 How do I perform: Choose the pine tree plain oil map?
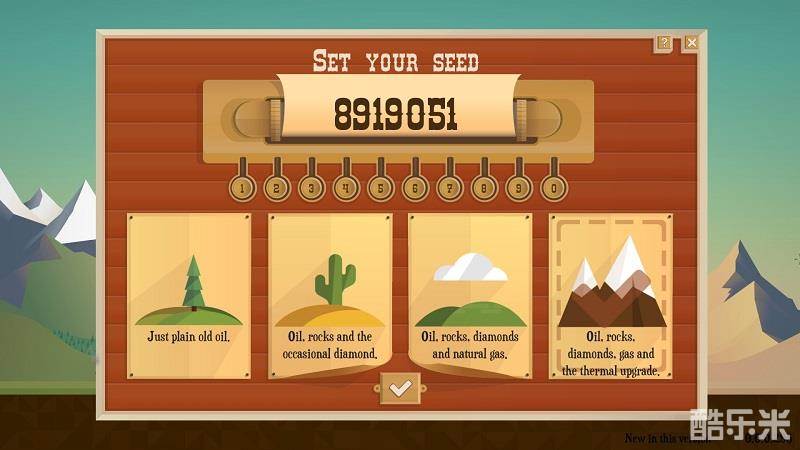click(x=189, y=295)
